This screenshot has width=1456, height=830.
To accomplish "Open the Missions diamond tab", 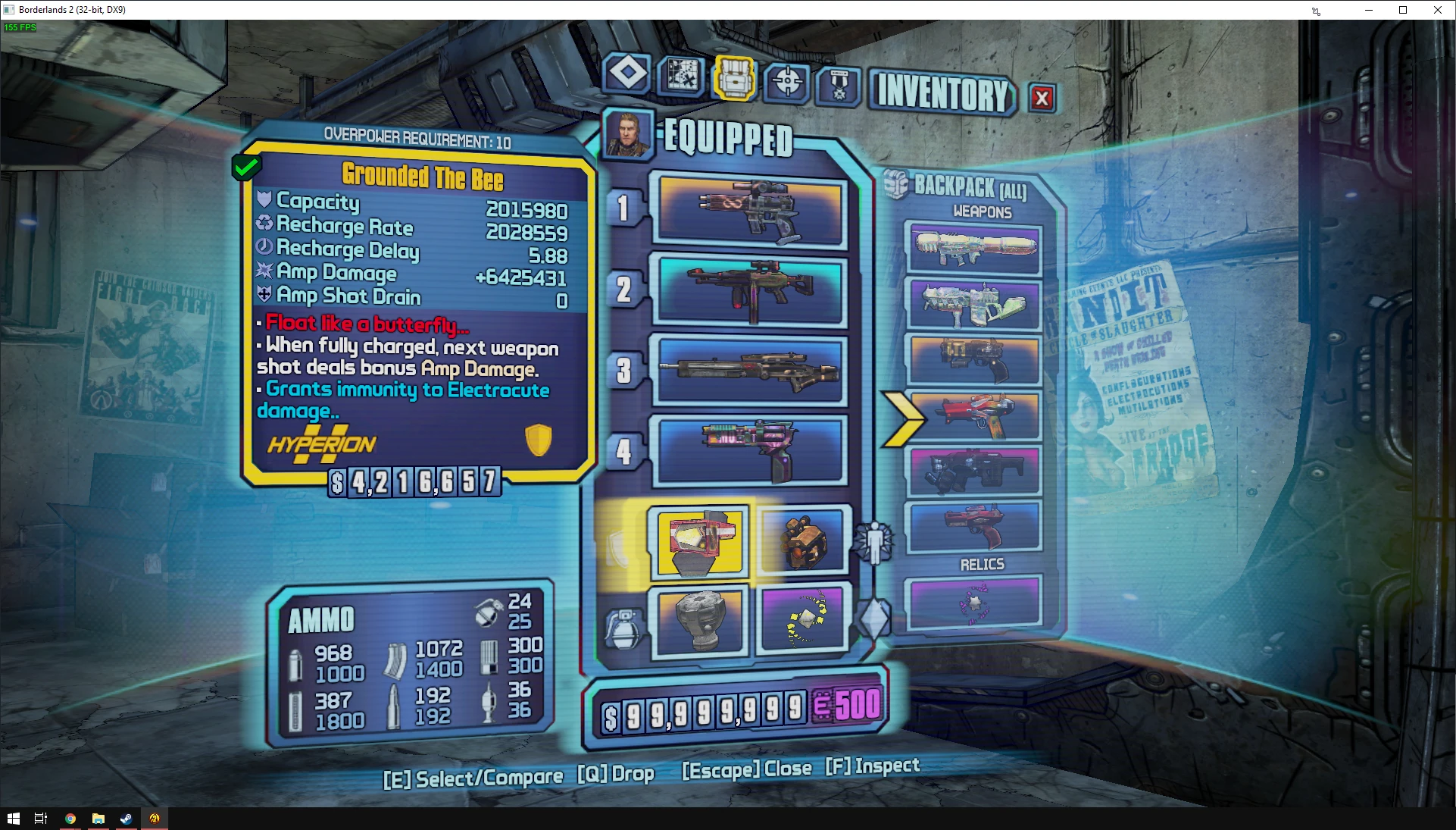I will 627,74.
